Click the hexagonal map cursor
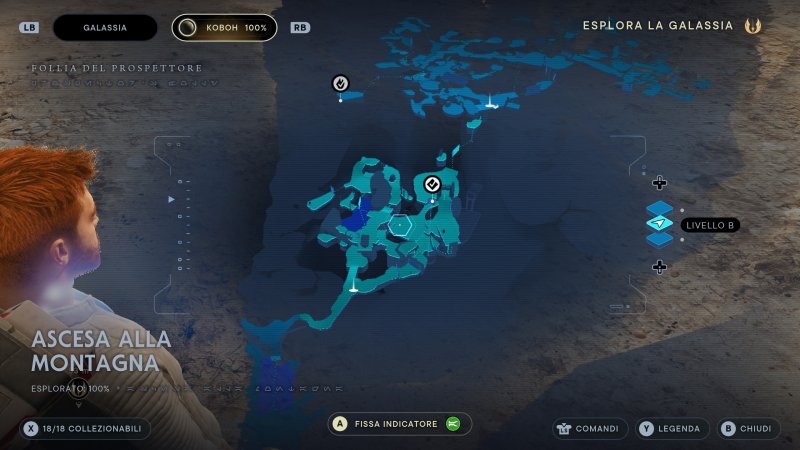800x450 pixels. (400, 226)
